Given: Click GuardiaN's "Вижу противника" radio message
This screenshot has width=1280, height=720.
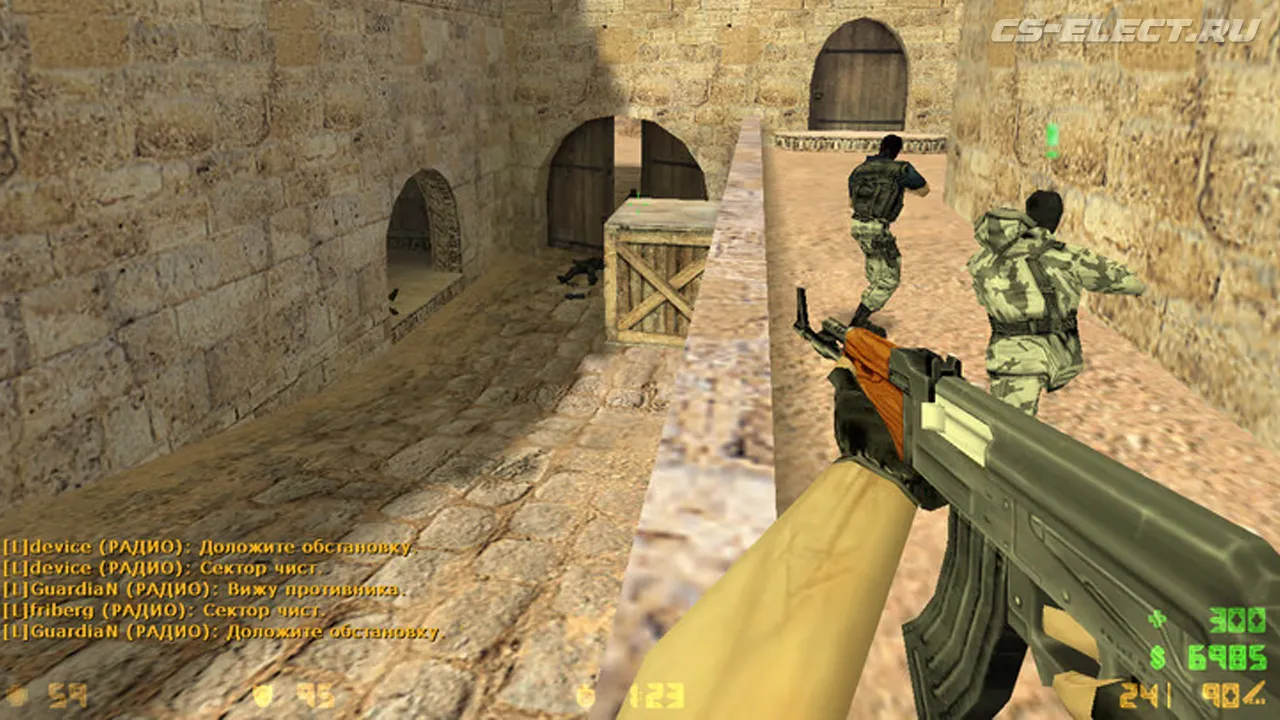Looking at the screenshot, I should pyautogui.click(x=204, y=589).
